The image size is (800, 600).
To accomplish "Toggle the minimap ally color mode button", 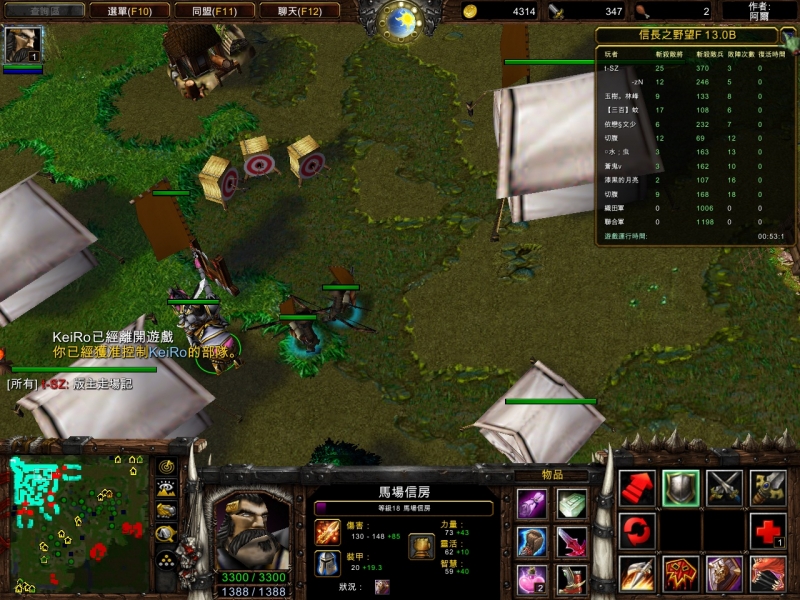I will (x=167, y=511).
